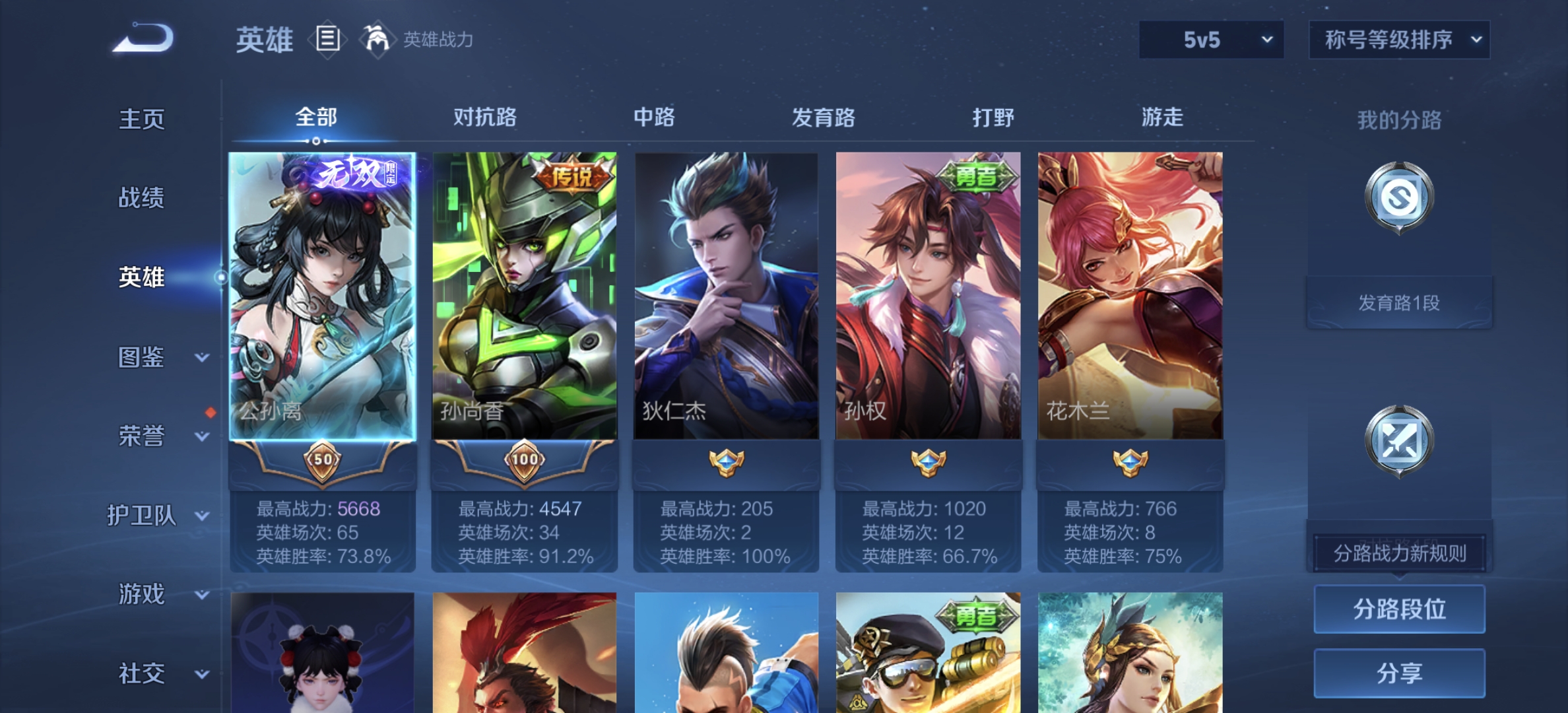
Task: Open the hero list document icon
Action: tap(328, 39)
